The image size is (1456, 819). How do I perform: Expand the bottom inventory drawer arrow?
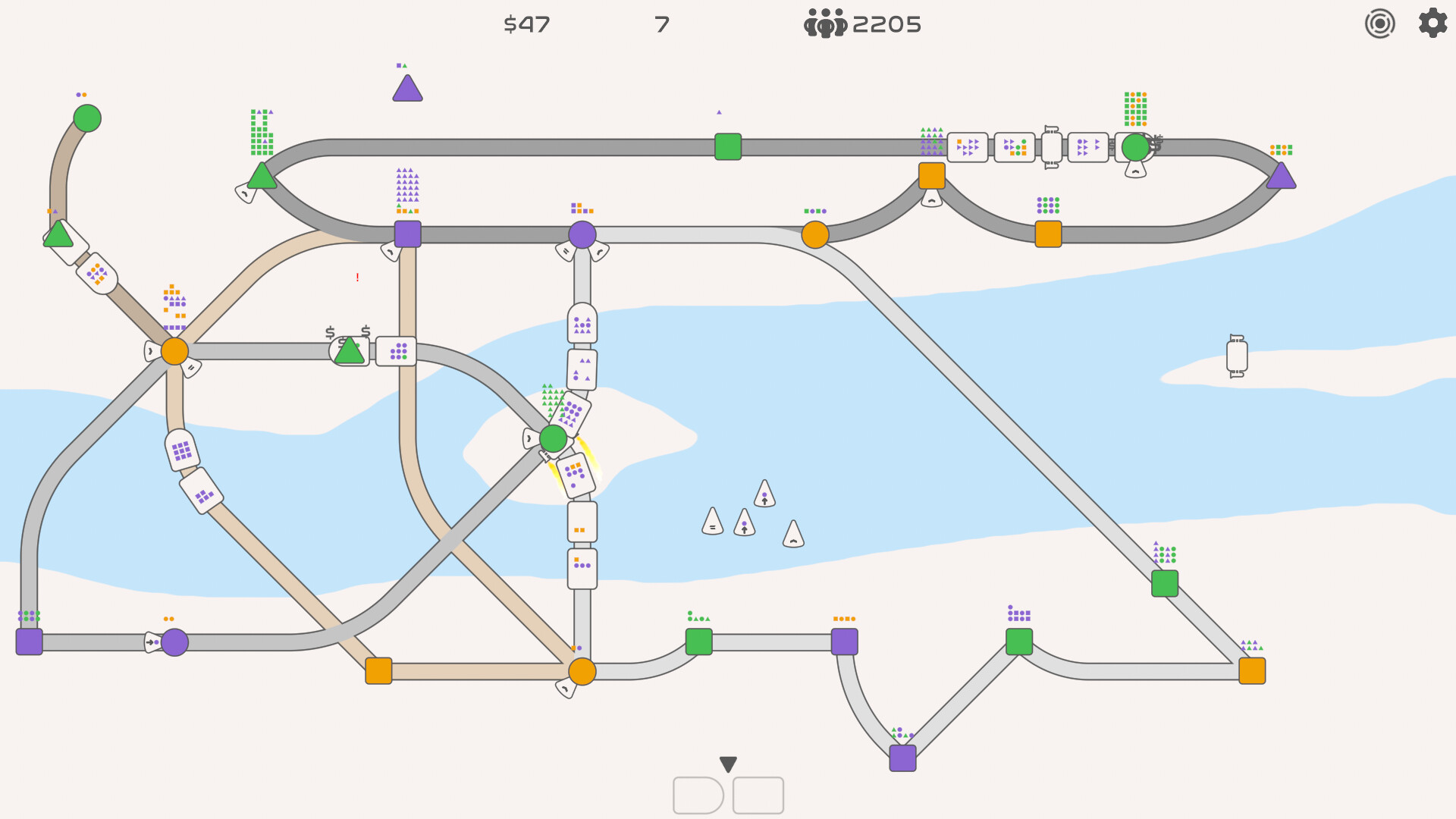click(727, 764)
